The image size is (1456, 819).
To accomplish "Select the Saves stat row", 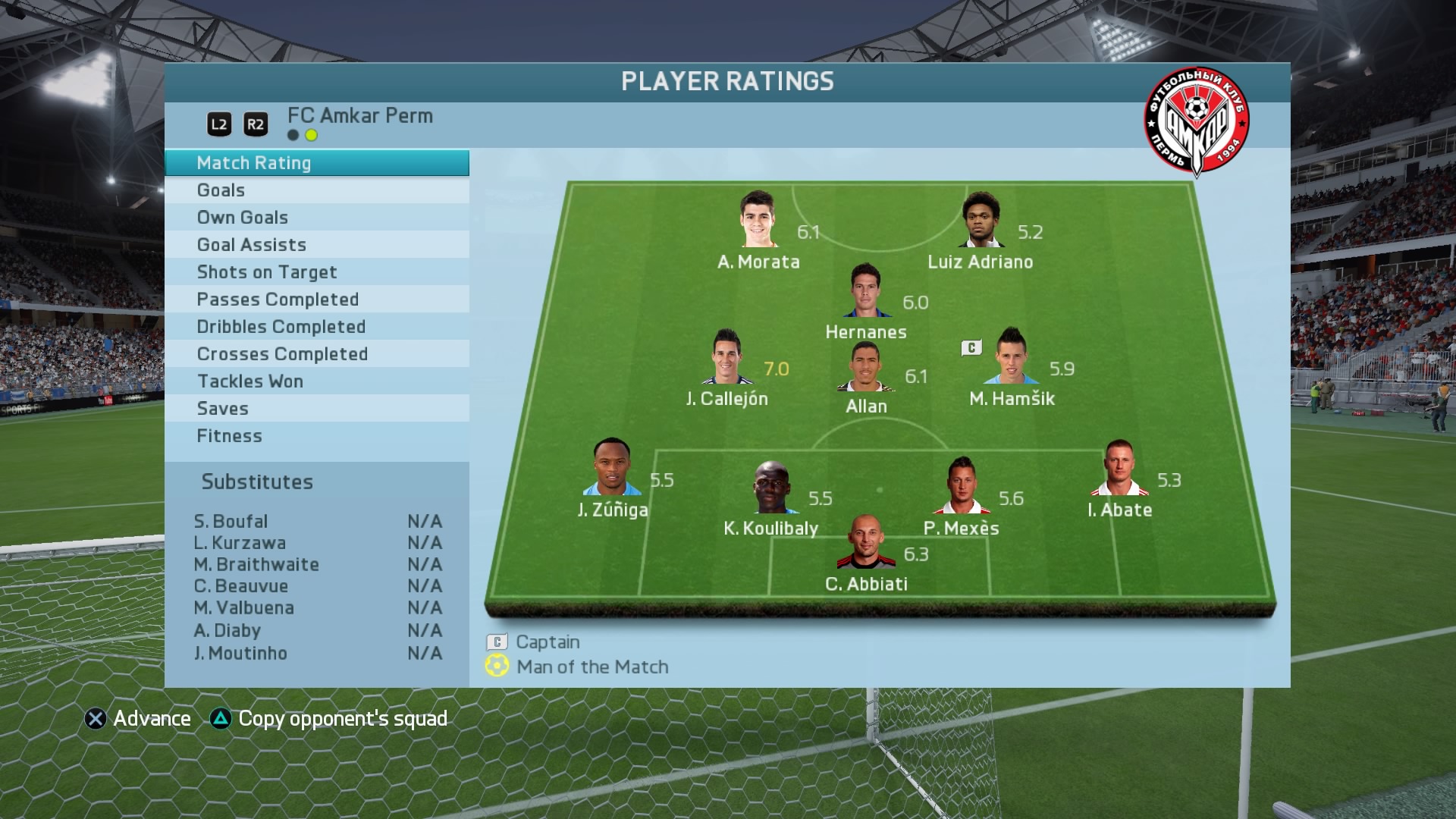I will tap(316, 409).
